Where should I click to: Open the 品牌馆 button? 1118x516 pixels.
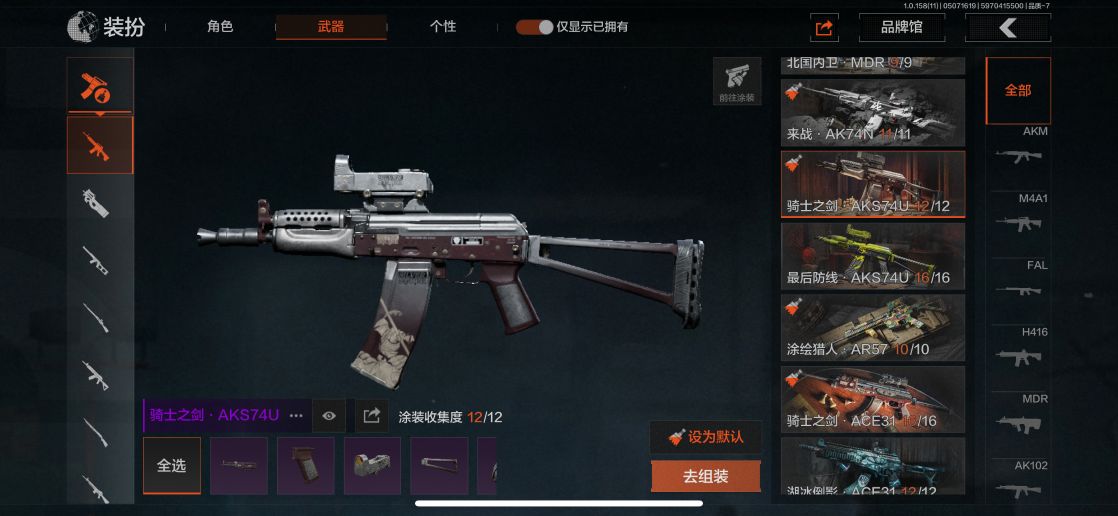pos(901,28)
